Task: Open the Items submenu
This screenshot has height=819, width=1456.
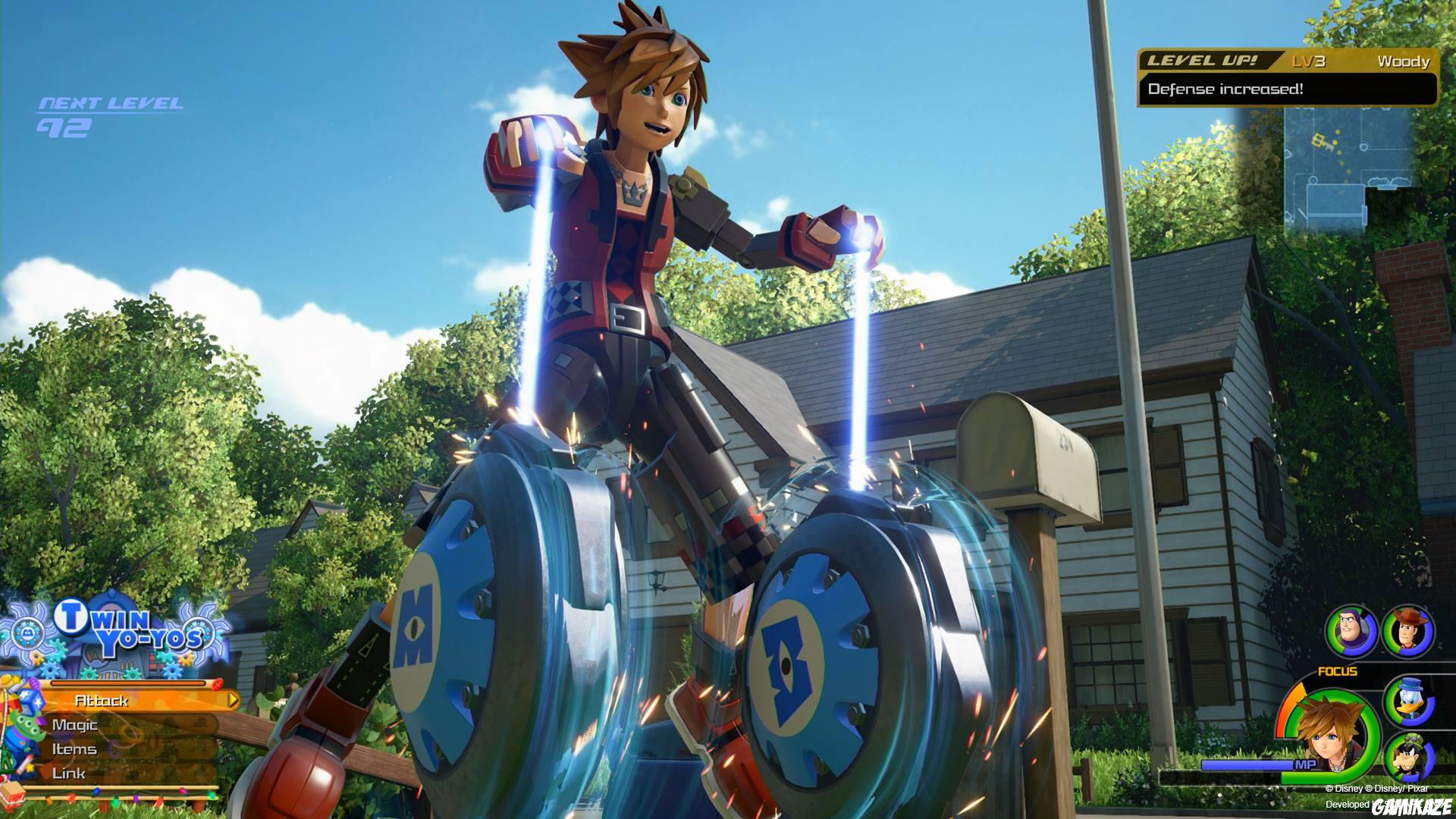Action: click(x=76, y=749)
